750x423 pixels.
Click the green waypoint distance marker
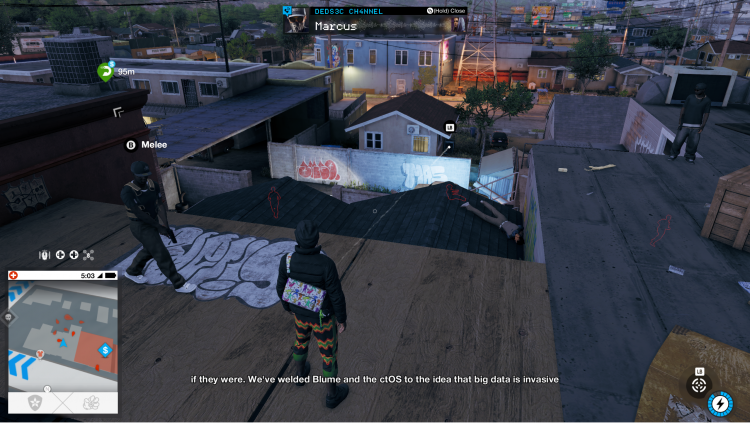[x=106, y=71]
